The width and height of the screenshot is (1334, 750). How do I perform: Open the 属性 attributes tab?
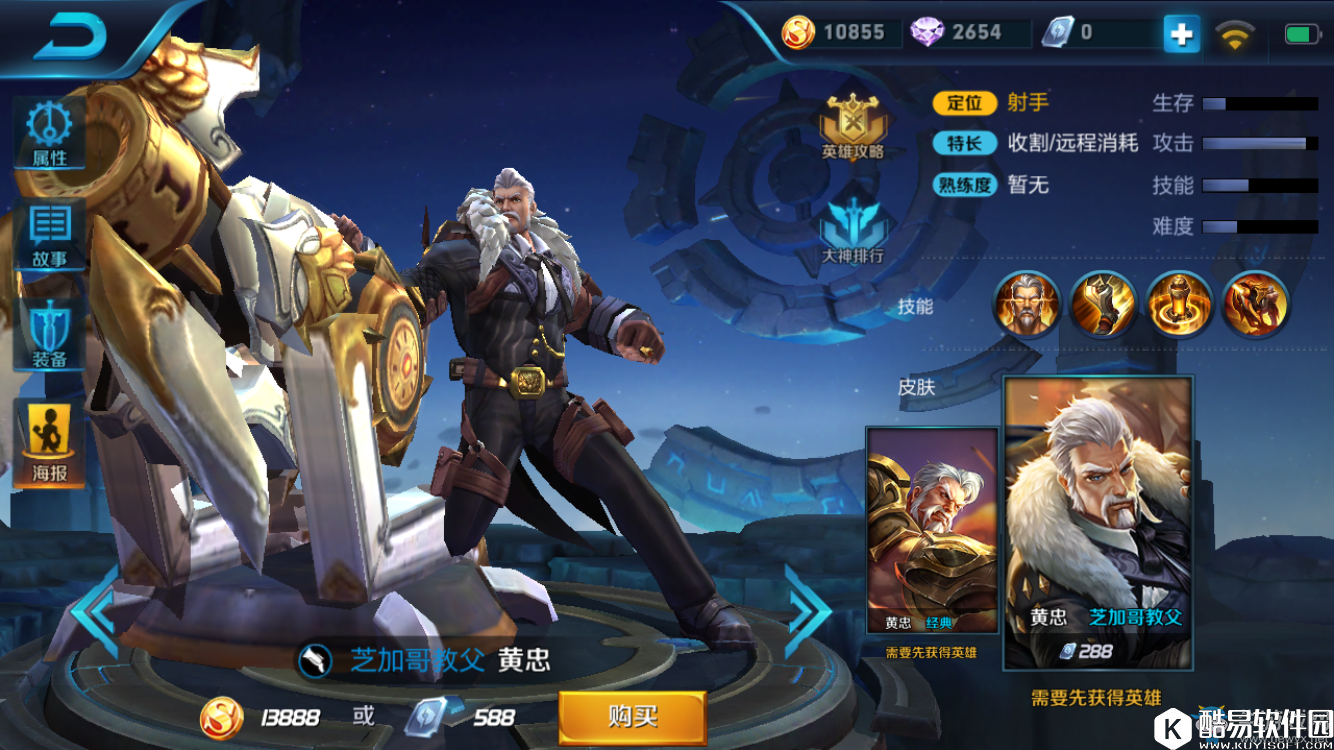tap(49, 135)
